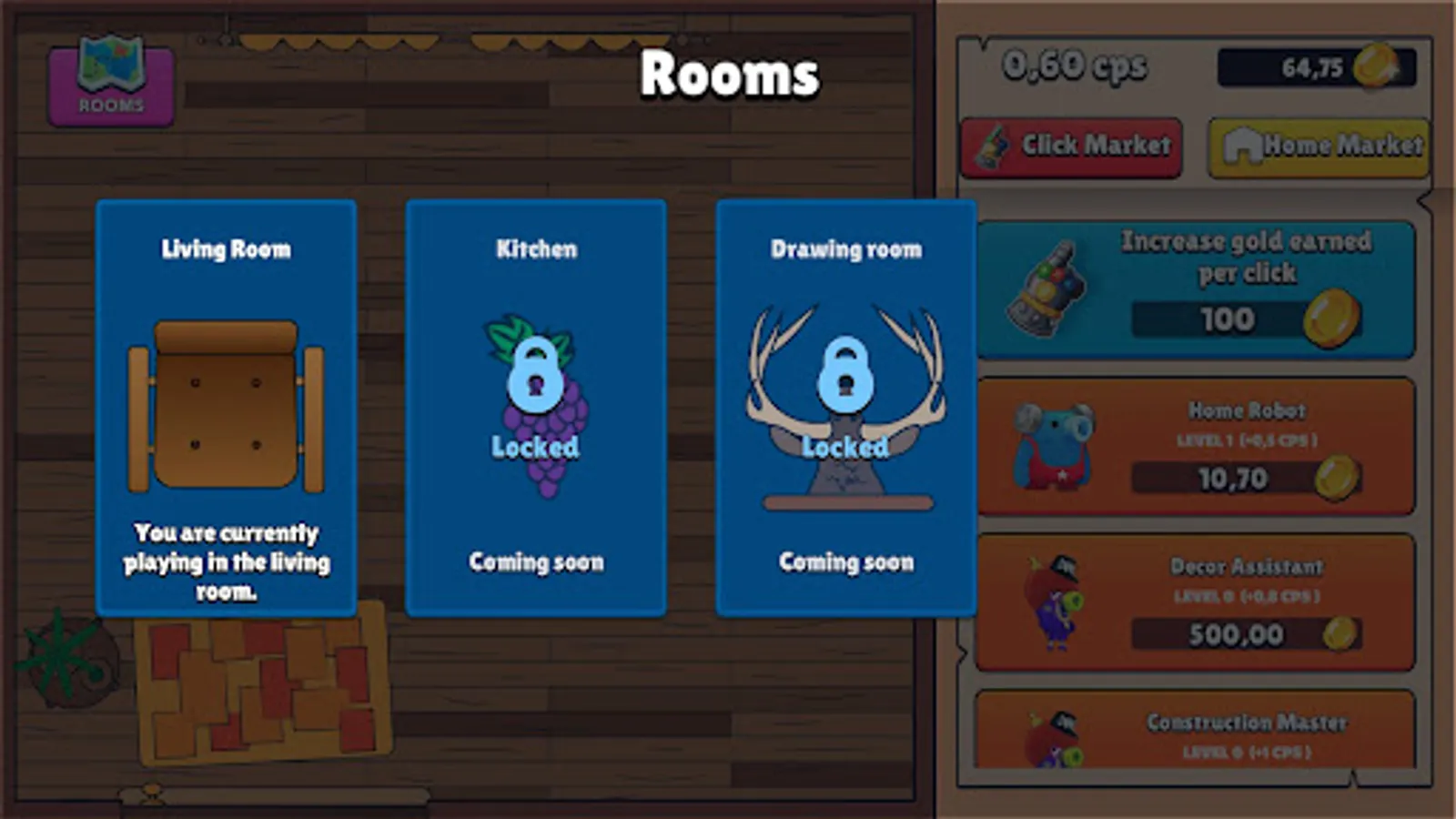Click the house icon on Home Market
Viewport: 1456px width, 819px height.
(x=1244, y=144)
